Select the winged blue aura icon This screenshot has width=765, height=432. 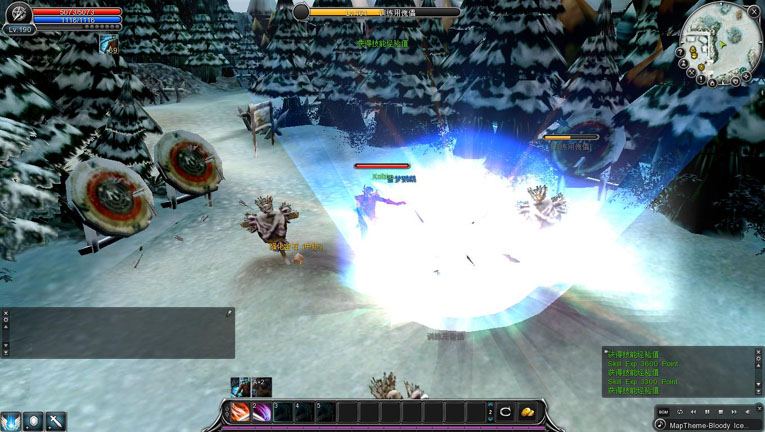click(x=11, y=421)
